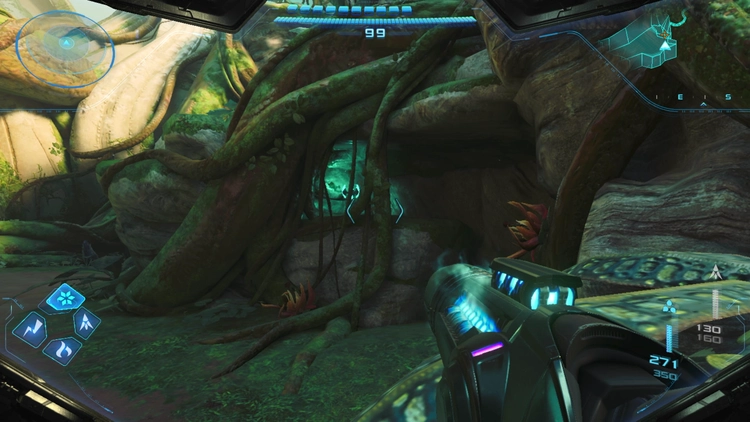Select the missile icon in the weapon selector
The image size is (750, 422).
click(x=87, y=322)
